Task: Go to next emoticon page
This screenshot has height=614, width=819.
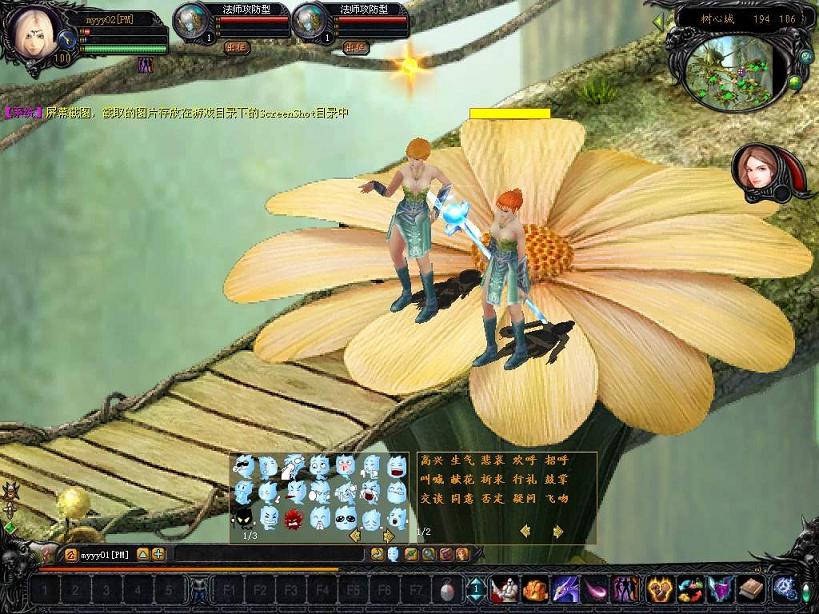Action: [388, 535]
